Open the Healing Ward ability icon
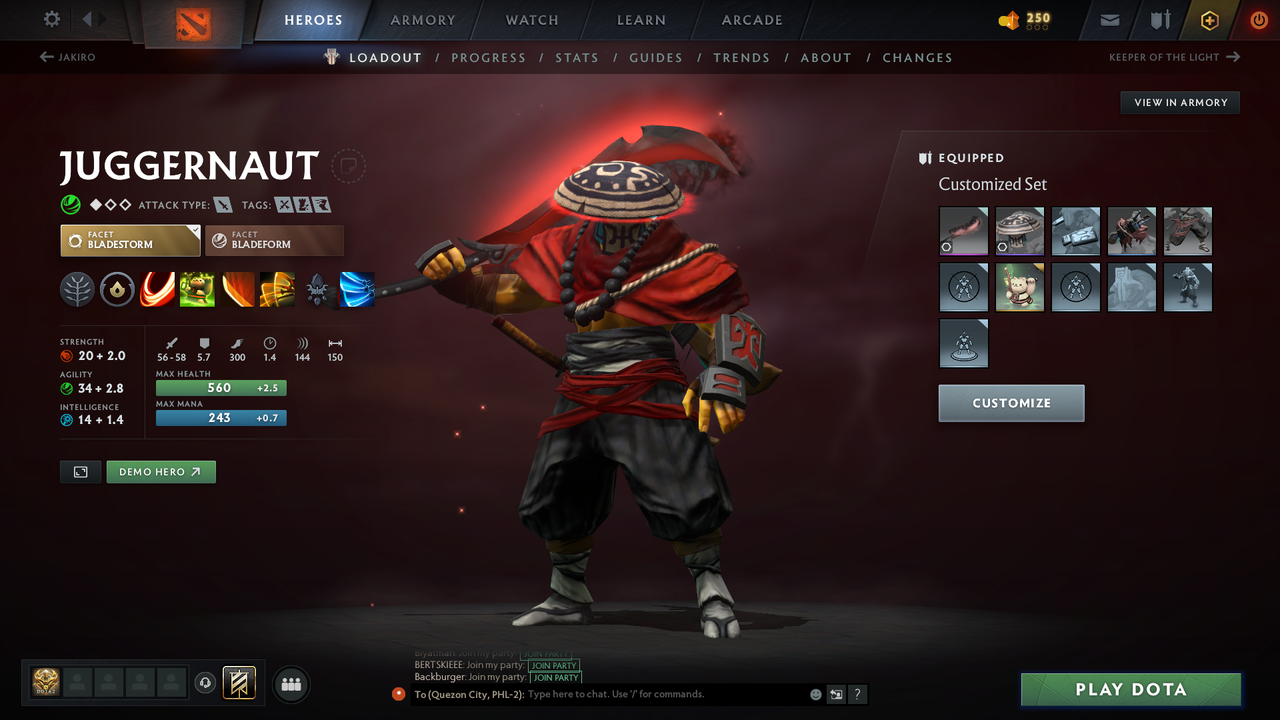The width and height of the screenshot is (1280, 720). pyautogui.click(x=197, y=290)
